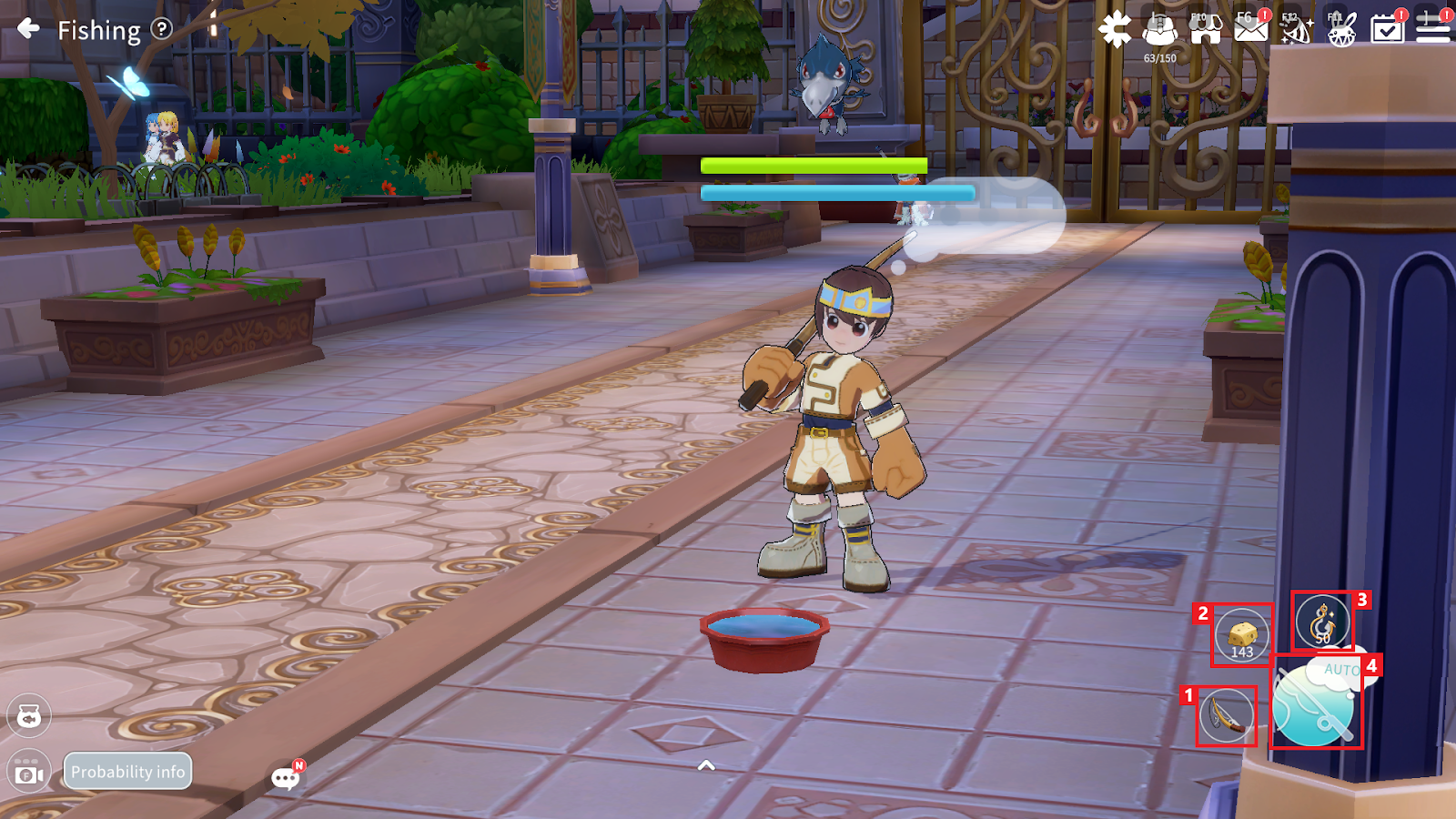
Task: Click the white snowflake-shaped icon
Action: tap(1114, 30)
